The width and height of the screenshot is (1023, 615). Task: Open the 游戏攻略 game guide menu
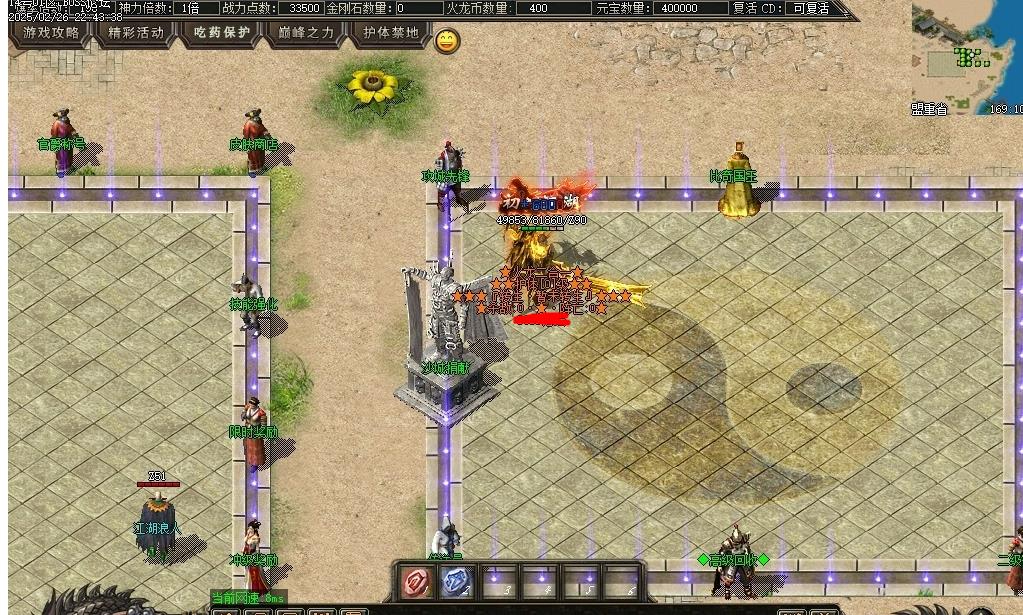pyautogui.click(x=51, y=32)
